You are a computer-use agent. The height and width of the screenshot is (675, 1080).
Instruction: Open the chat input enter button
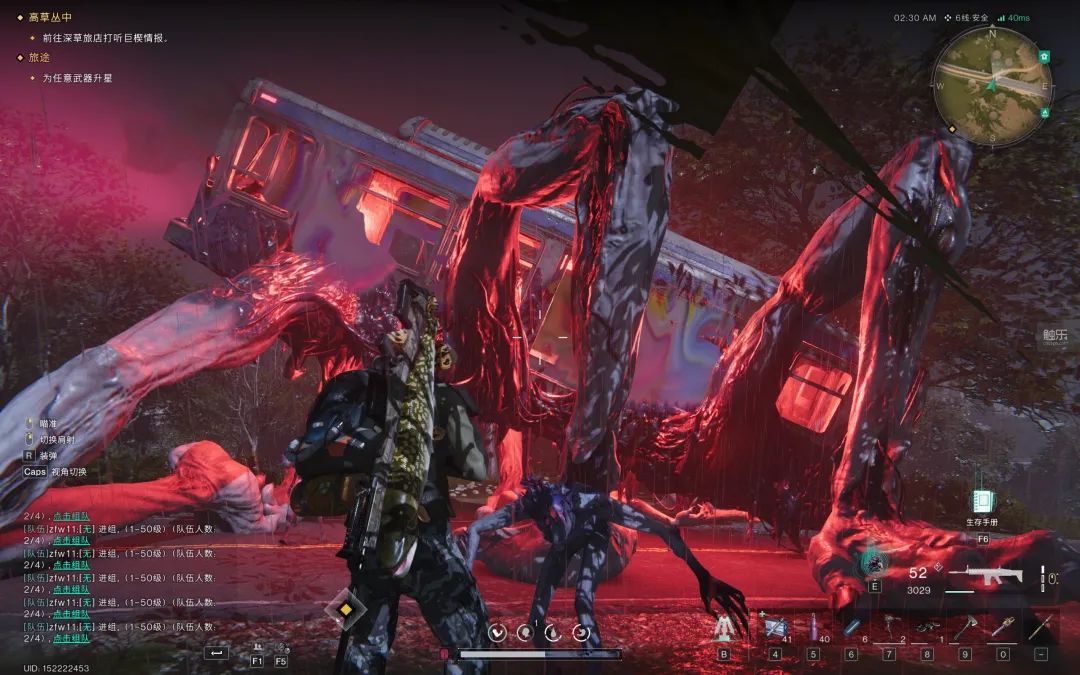tap(217, 653)
